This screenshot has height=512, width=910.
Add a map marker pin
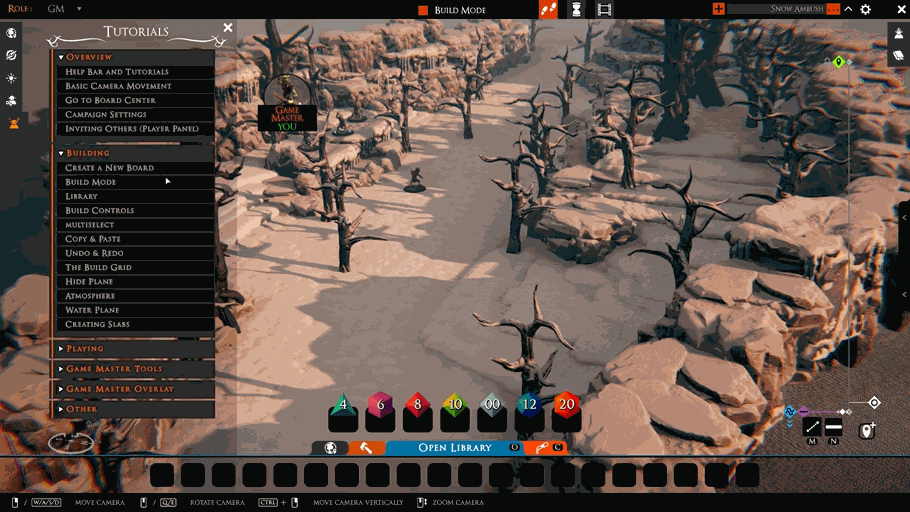[x=867, y=430]
